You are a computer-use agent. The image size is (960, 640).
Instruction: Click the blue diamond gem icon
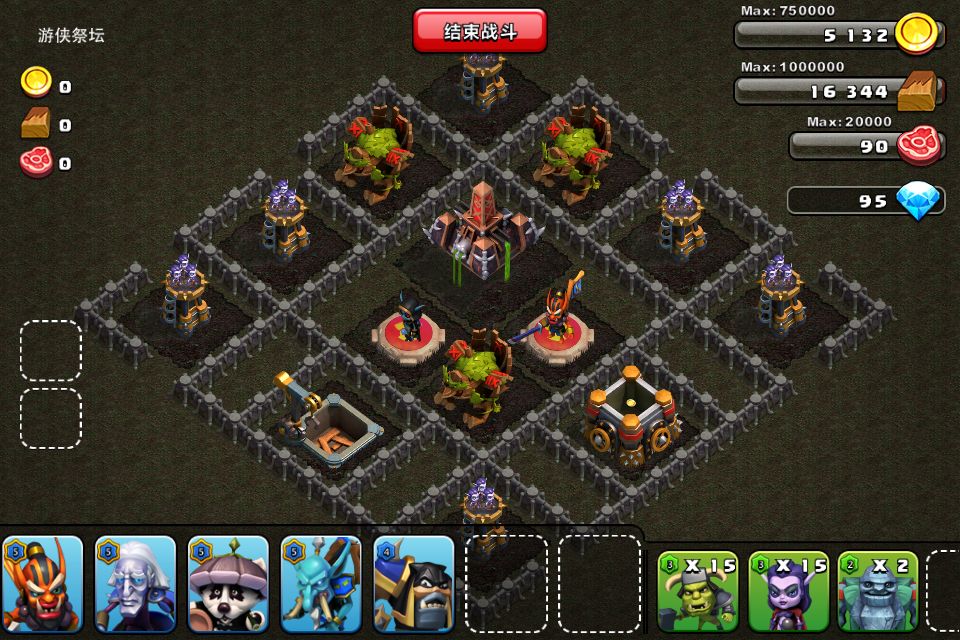click(x=918, y=201)
